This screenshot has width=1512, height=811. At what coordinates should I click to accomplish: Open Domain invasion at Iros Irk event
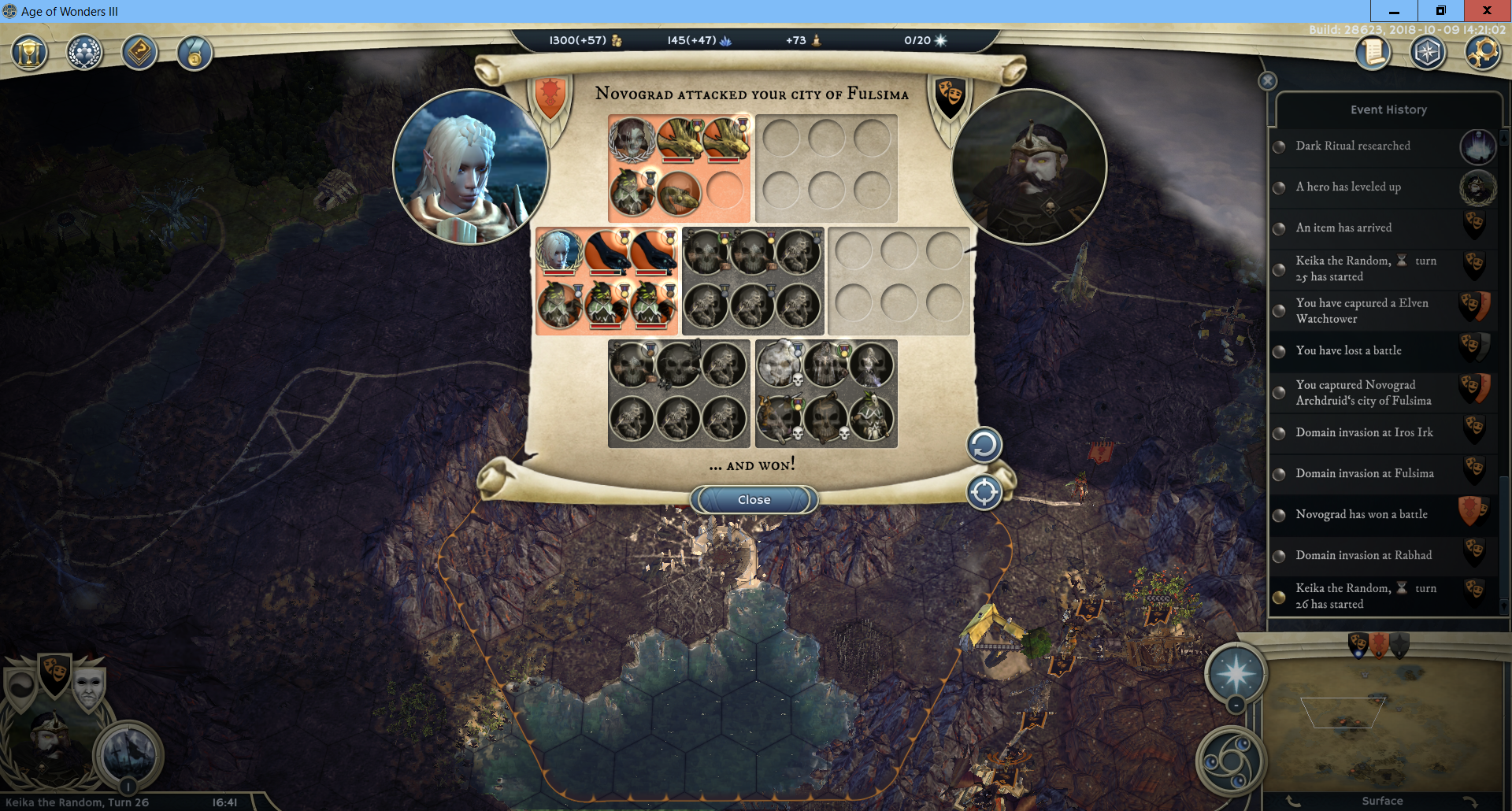point(1364,433)
